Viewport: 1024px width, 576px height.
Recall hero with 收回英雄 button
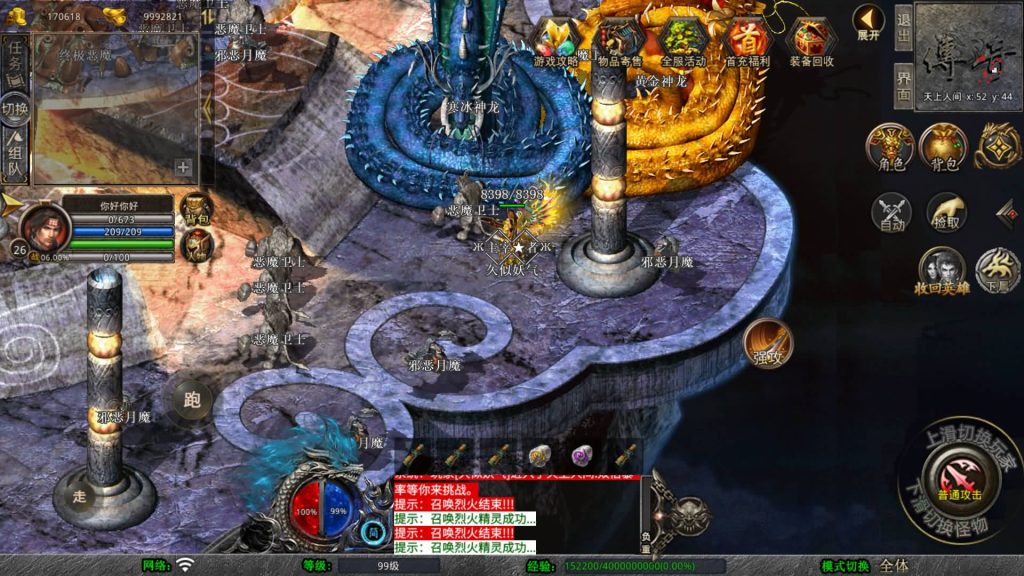point(942,271)
